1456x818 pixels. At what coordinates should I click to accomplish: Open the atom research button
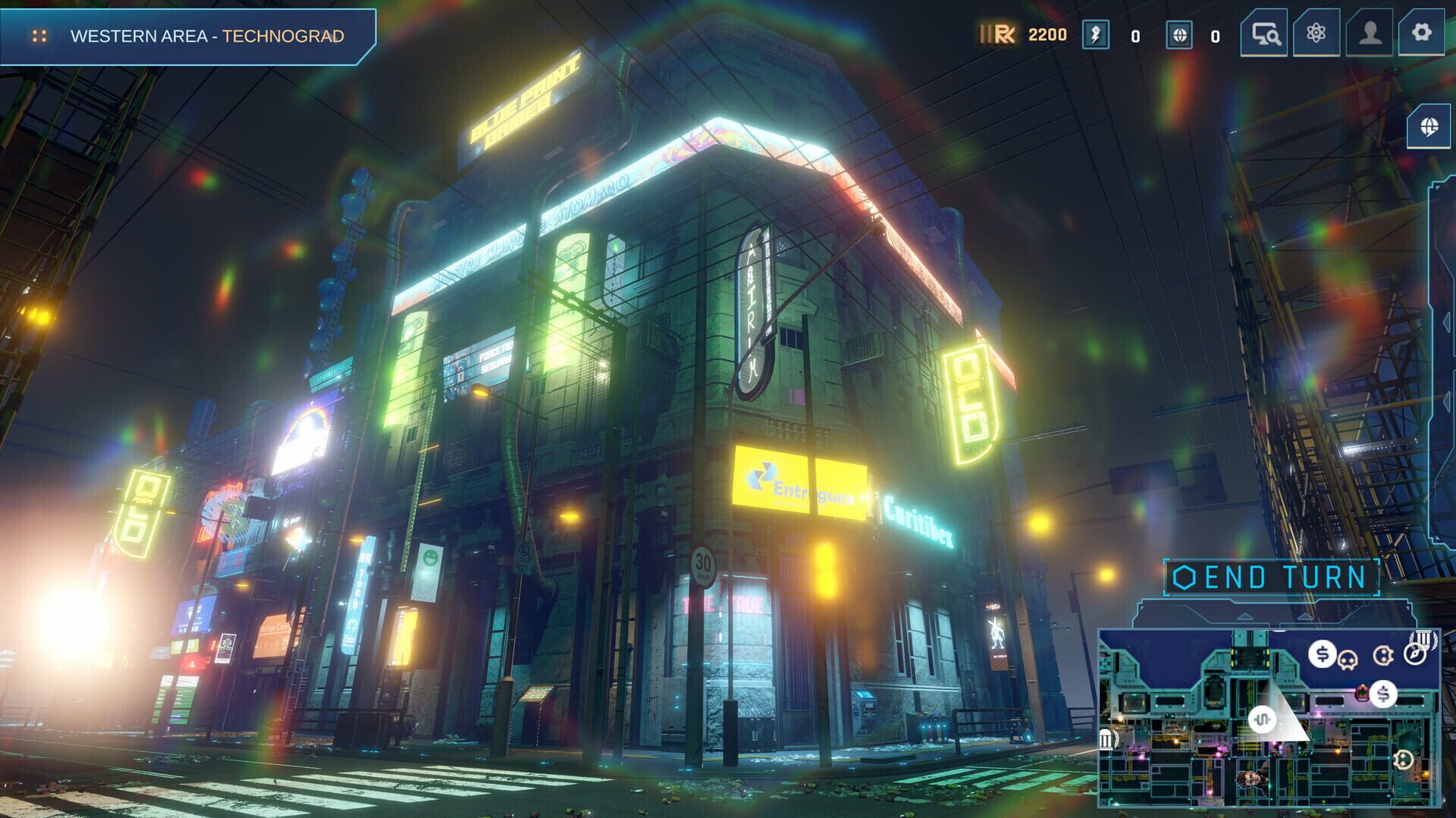click(x=1316, y=33)
